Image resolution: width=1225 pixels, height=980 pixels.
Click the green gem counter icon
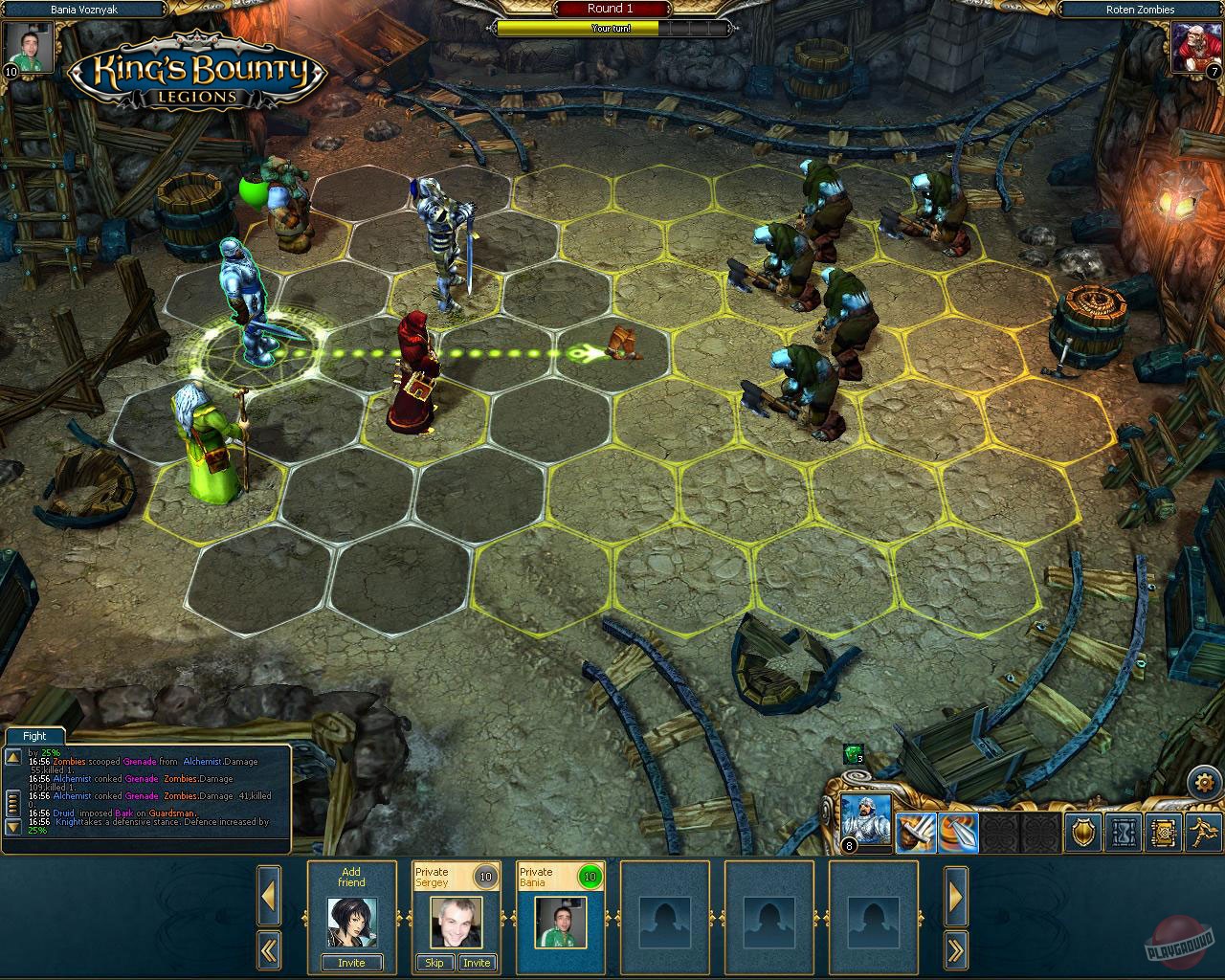[x=852, y=756]
